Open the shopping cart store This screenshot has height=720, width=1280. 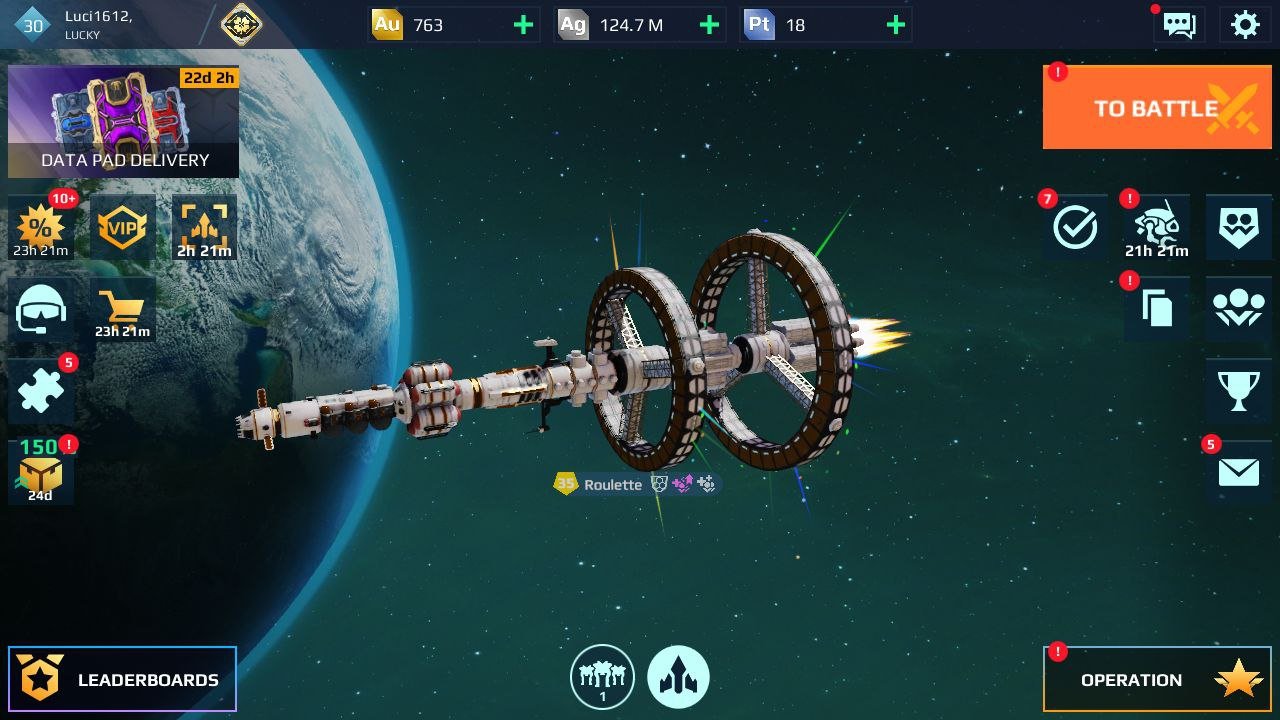(122, 311)
